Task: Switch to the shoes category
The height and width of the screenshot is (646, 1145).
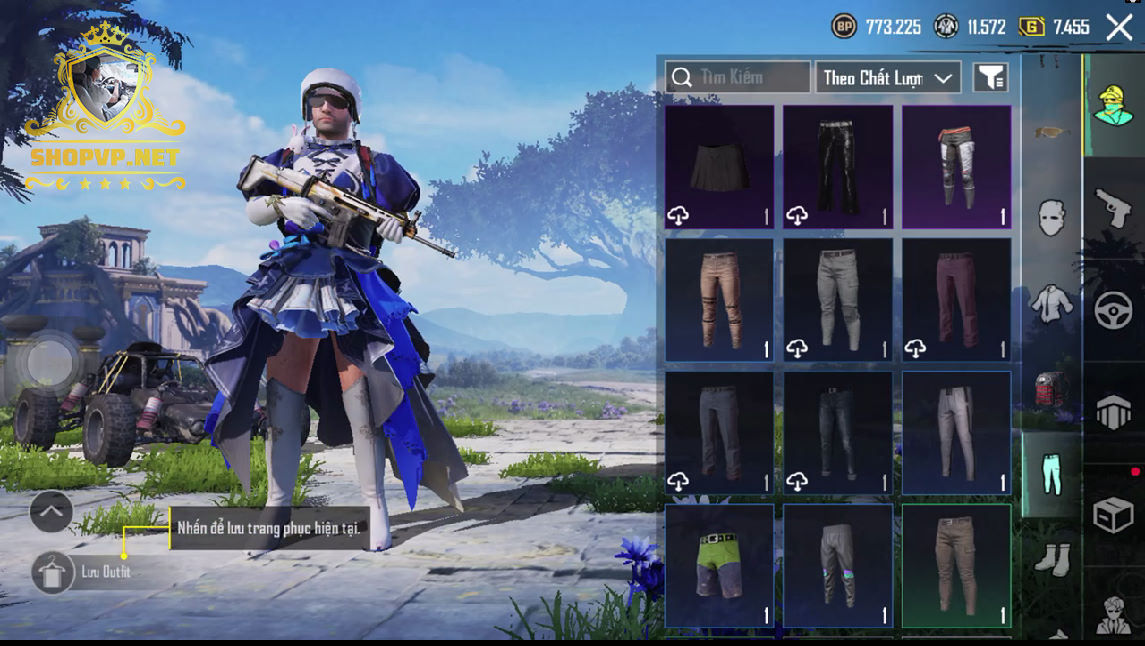Action: (x=1052, y=558)
